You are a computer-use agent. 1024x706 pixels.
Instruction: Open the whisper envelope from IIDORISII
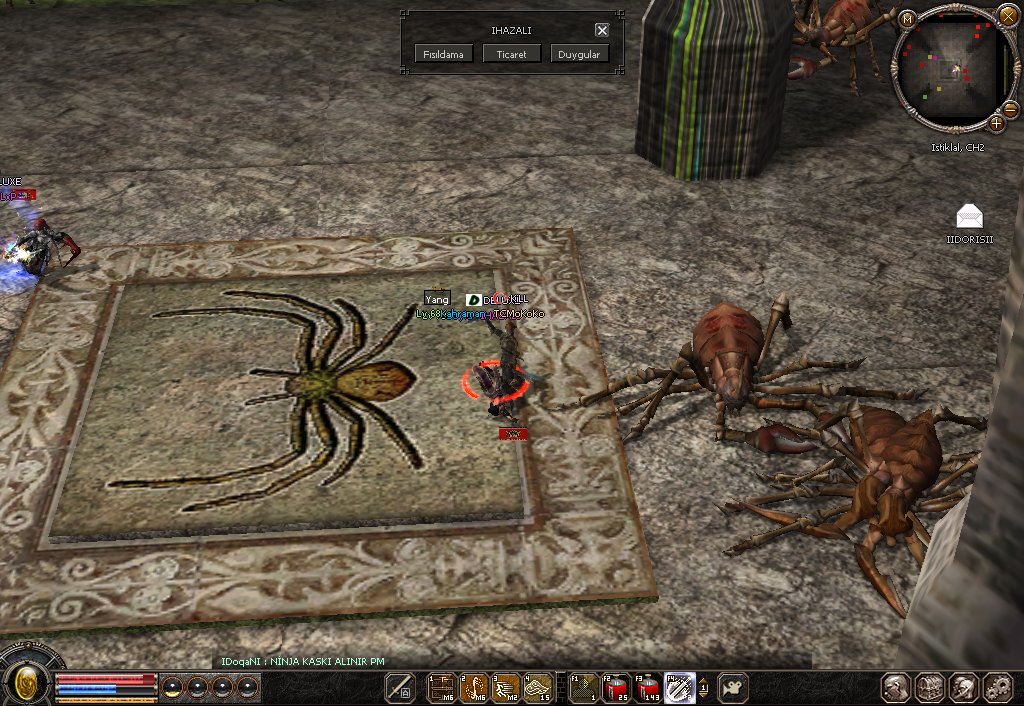pyautogui.click(x=969, y=215)
